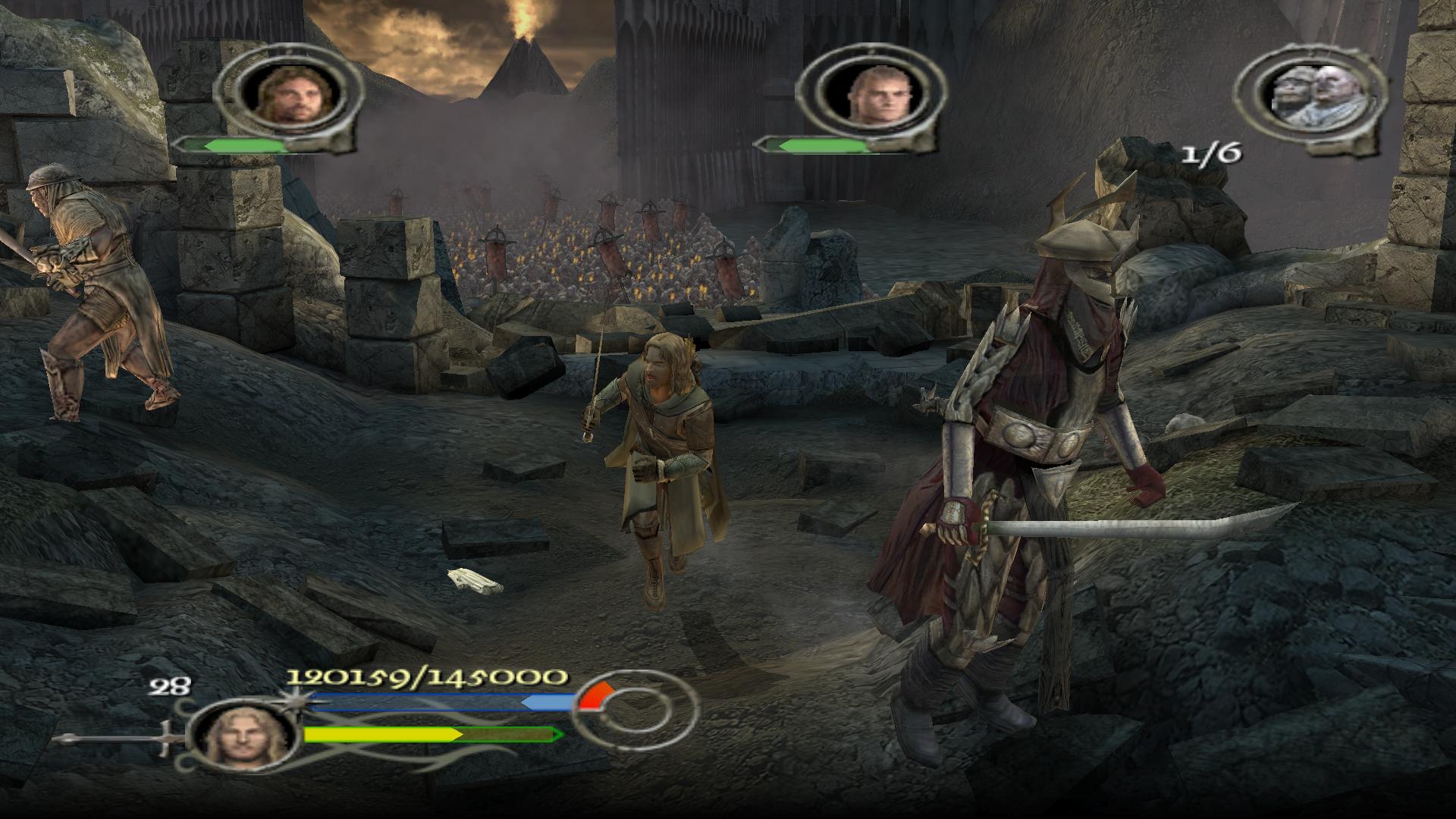1456x819 pixels.
Task: Click the player character portrait
Action: 244,736
